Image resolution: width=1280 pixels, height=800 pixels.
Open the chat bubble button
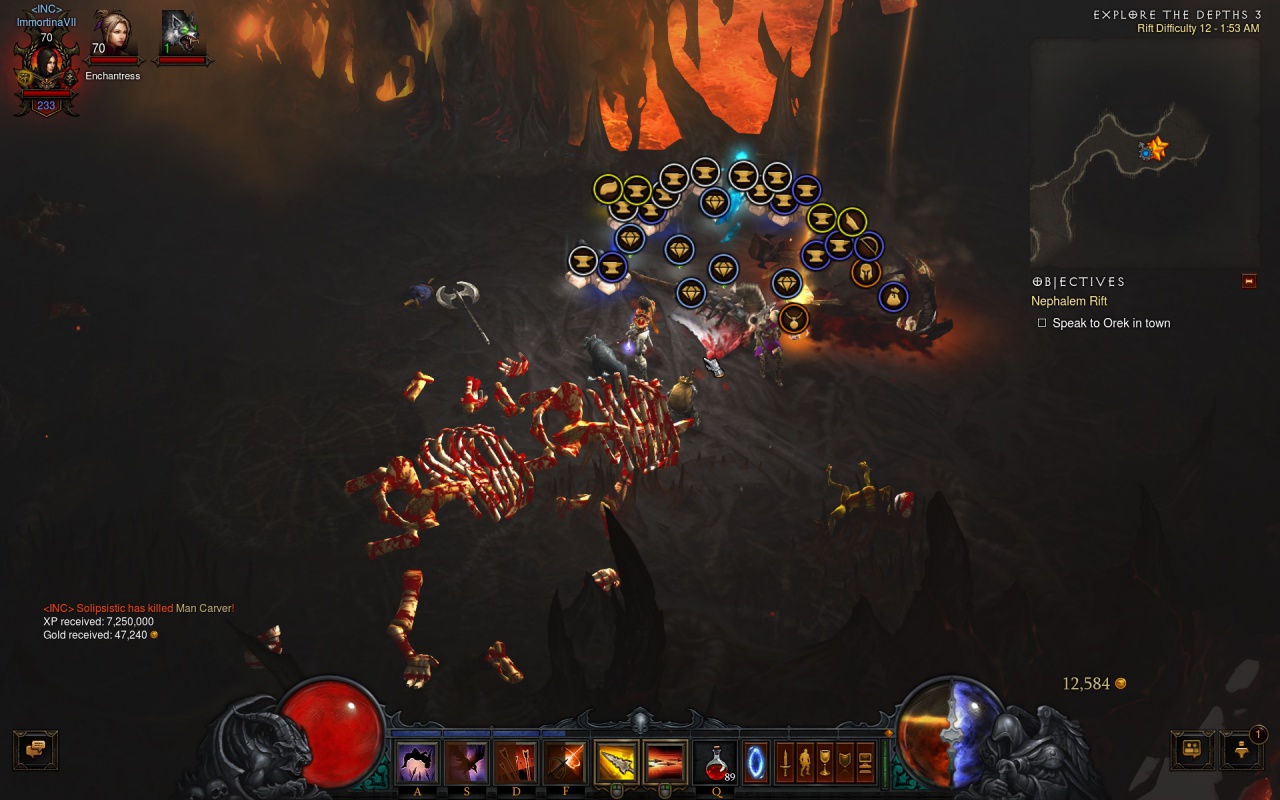pos(35,749)
